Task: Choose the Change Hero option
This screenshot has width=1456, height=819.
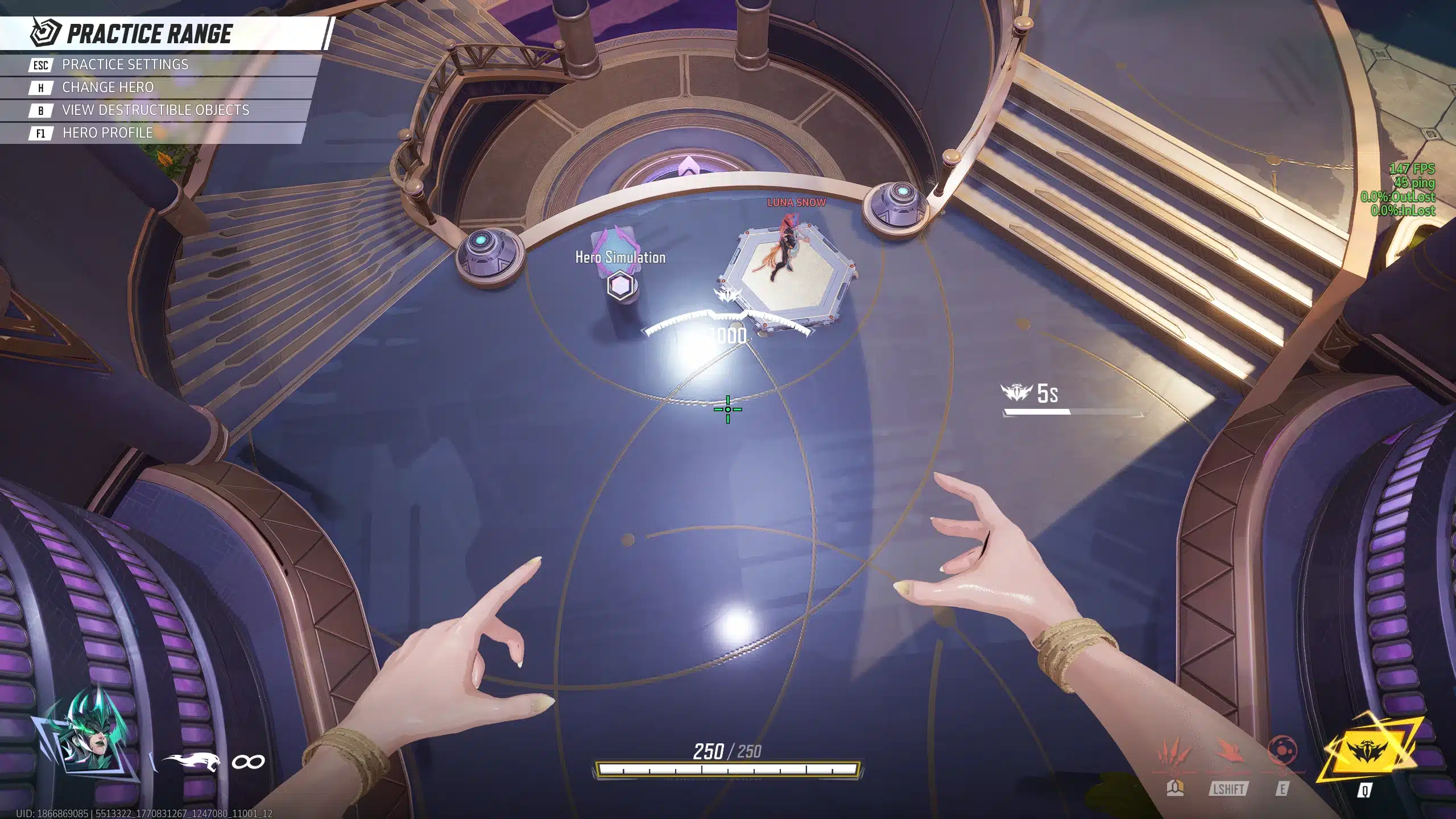Action: pos(107,88)
